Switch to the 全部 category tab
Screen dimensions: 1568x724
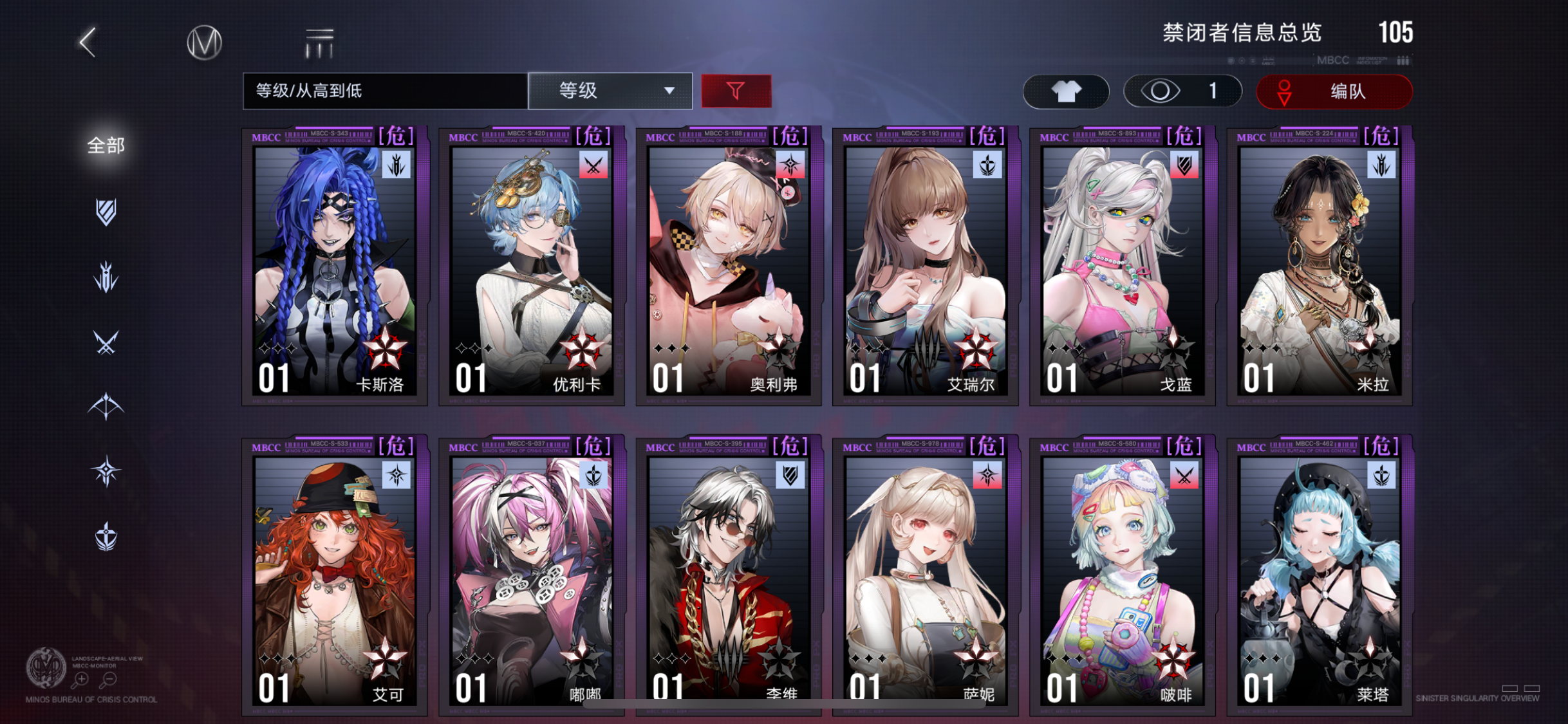[105, 145]
